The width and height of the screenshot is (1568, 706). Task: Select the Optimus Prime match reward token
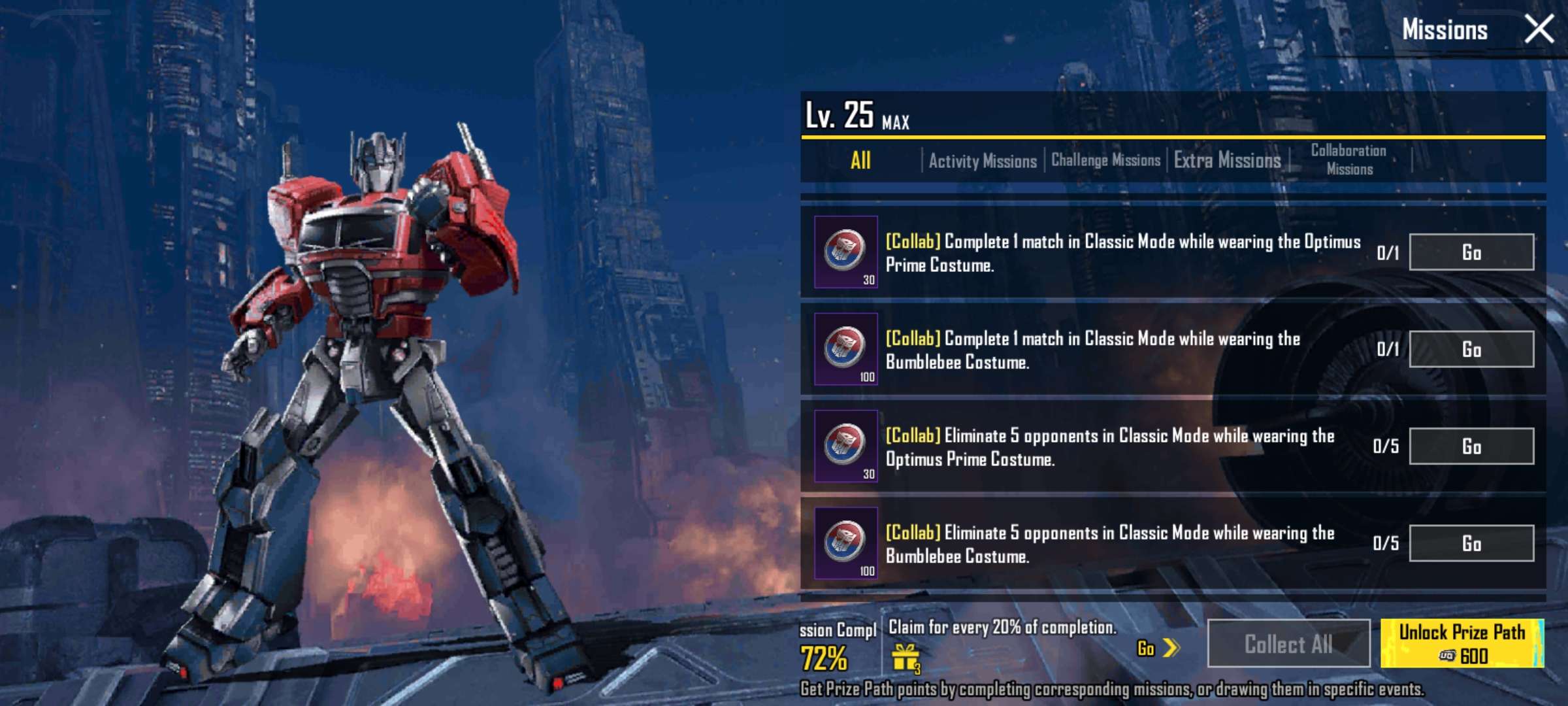(x=845, y=252)
